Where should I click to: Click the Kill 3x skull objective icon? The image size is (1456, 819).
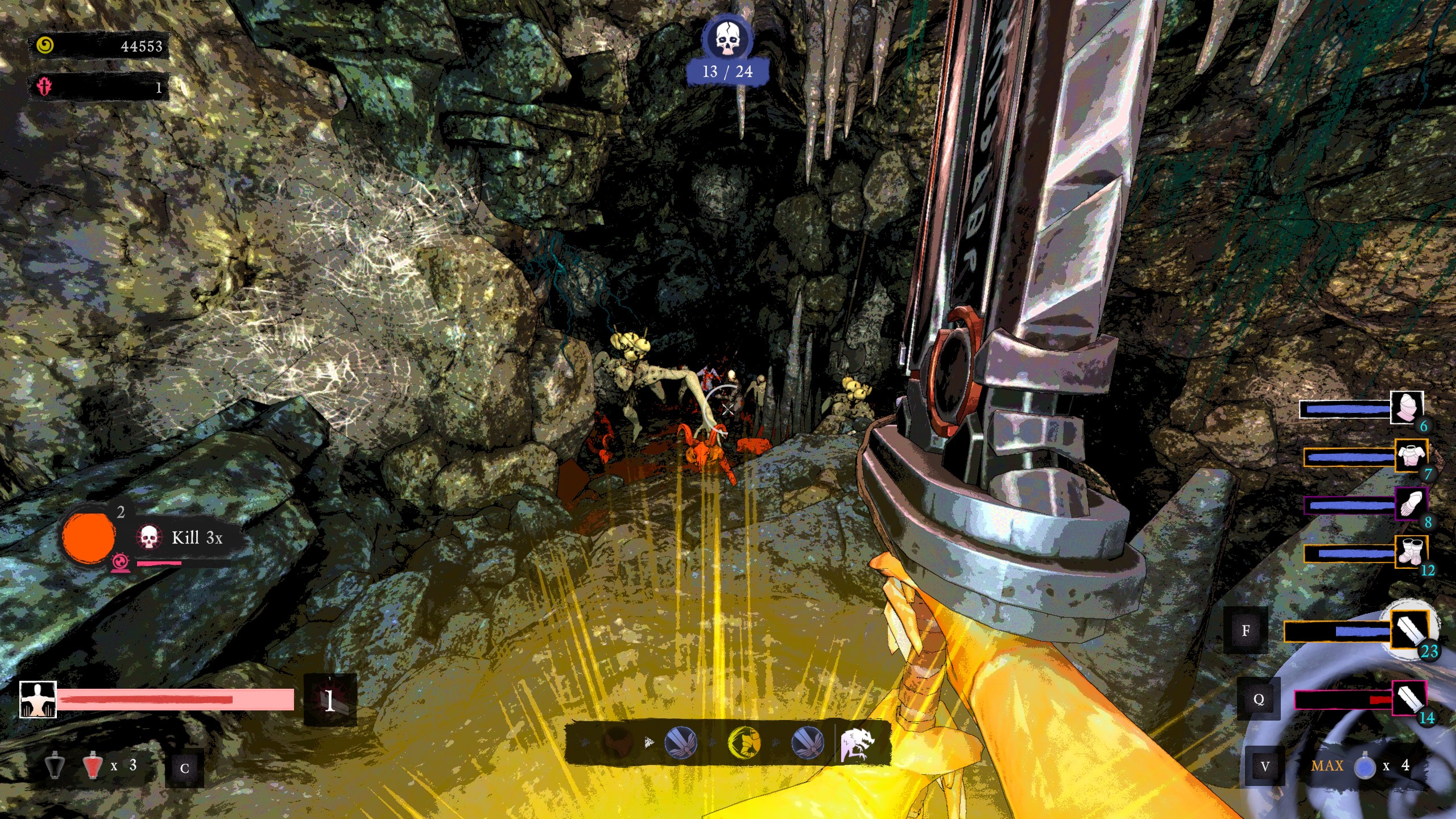click(148, 537)
